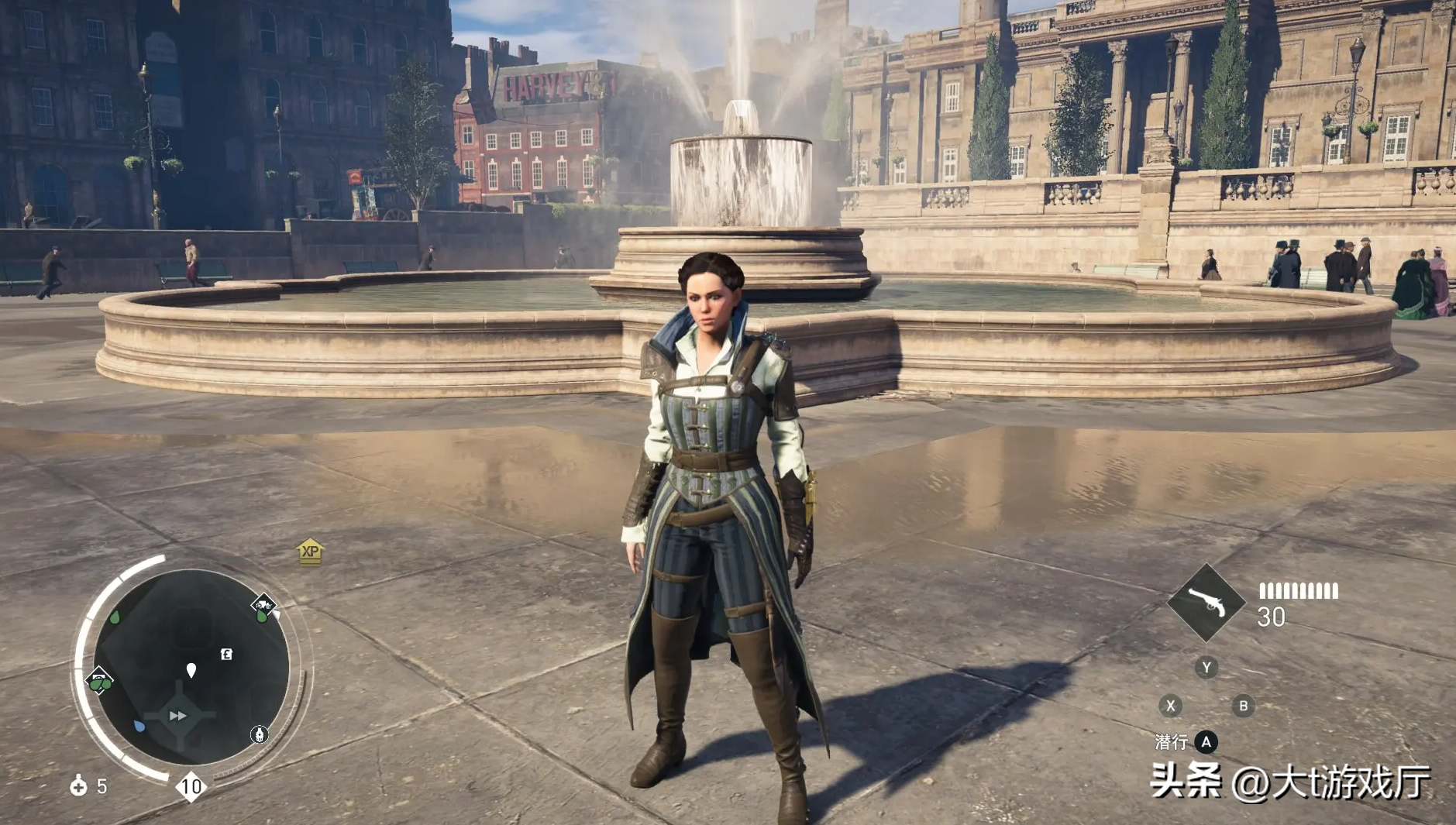The width and height of the screenshot is (1456, 825).
Task: Click the medicine bottle icon
Action: pyautogui.click(x=78, y=786)
